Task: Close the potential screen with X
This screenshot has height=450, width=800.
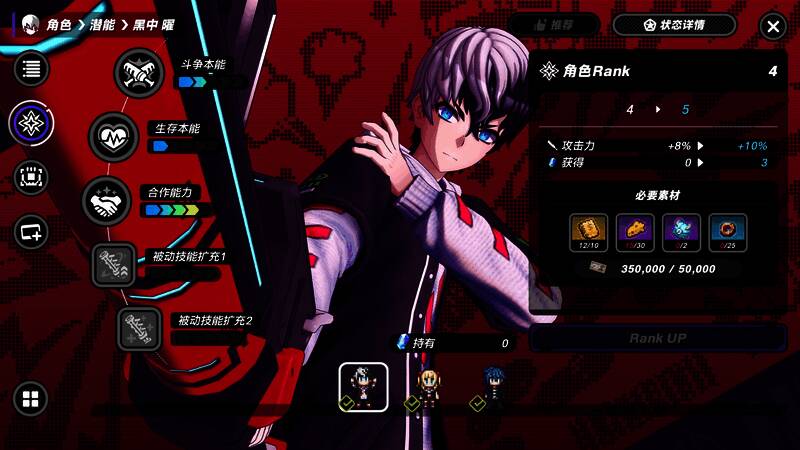Action: coord(772,26)
